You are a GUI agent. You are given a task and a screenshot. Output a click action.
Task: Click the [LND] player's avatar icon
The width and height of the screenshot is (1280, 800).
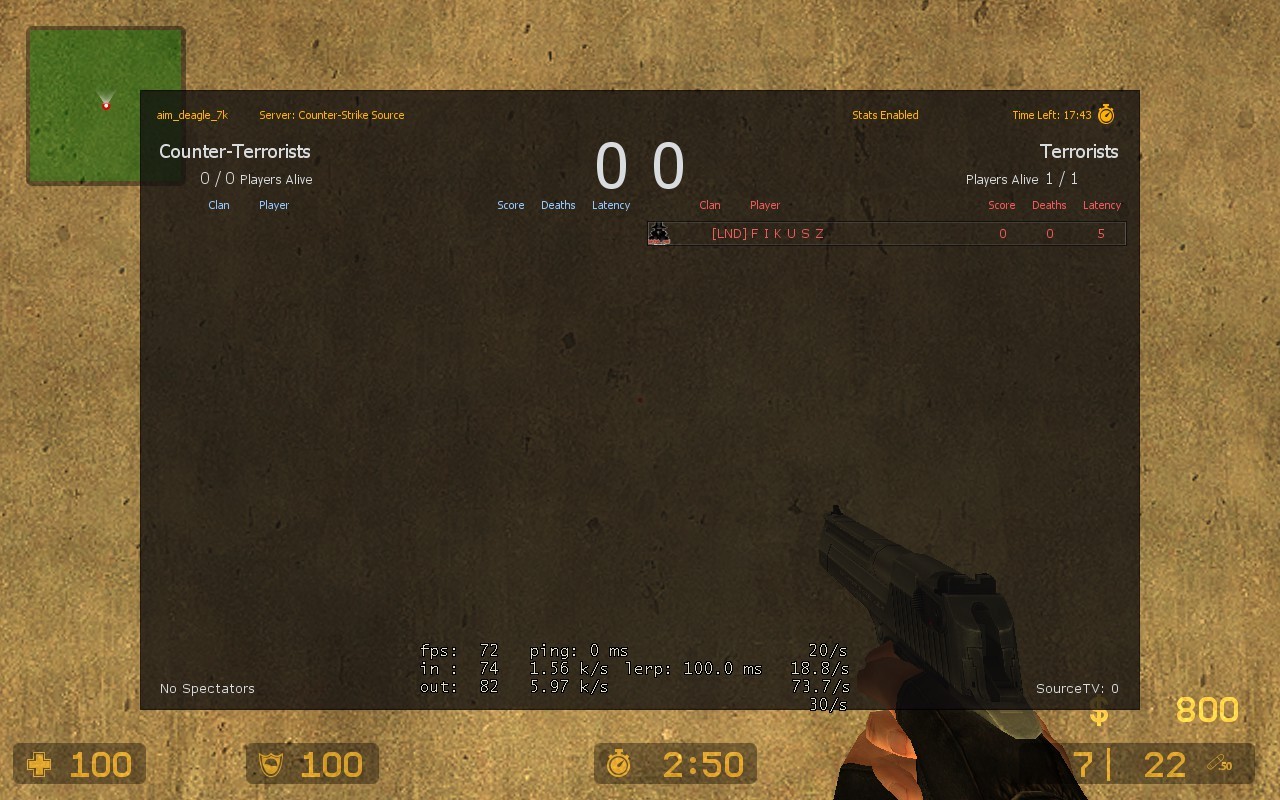click(x=659, y=233)
